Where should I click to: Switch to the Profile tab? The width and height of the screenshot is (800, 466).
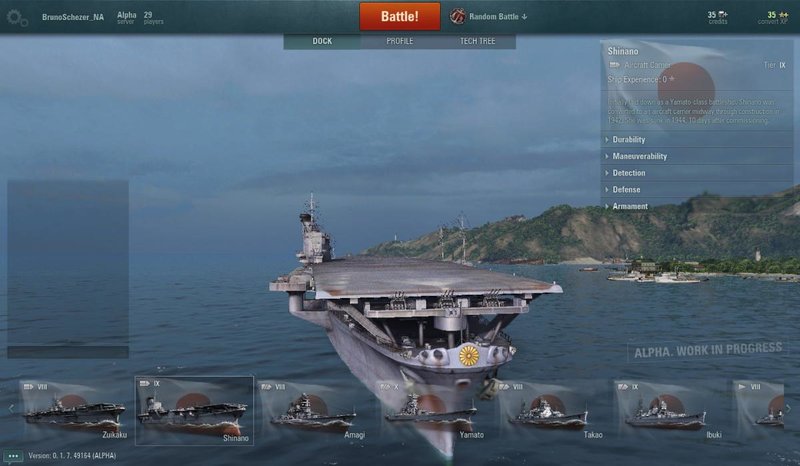point(400,41)
